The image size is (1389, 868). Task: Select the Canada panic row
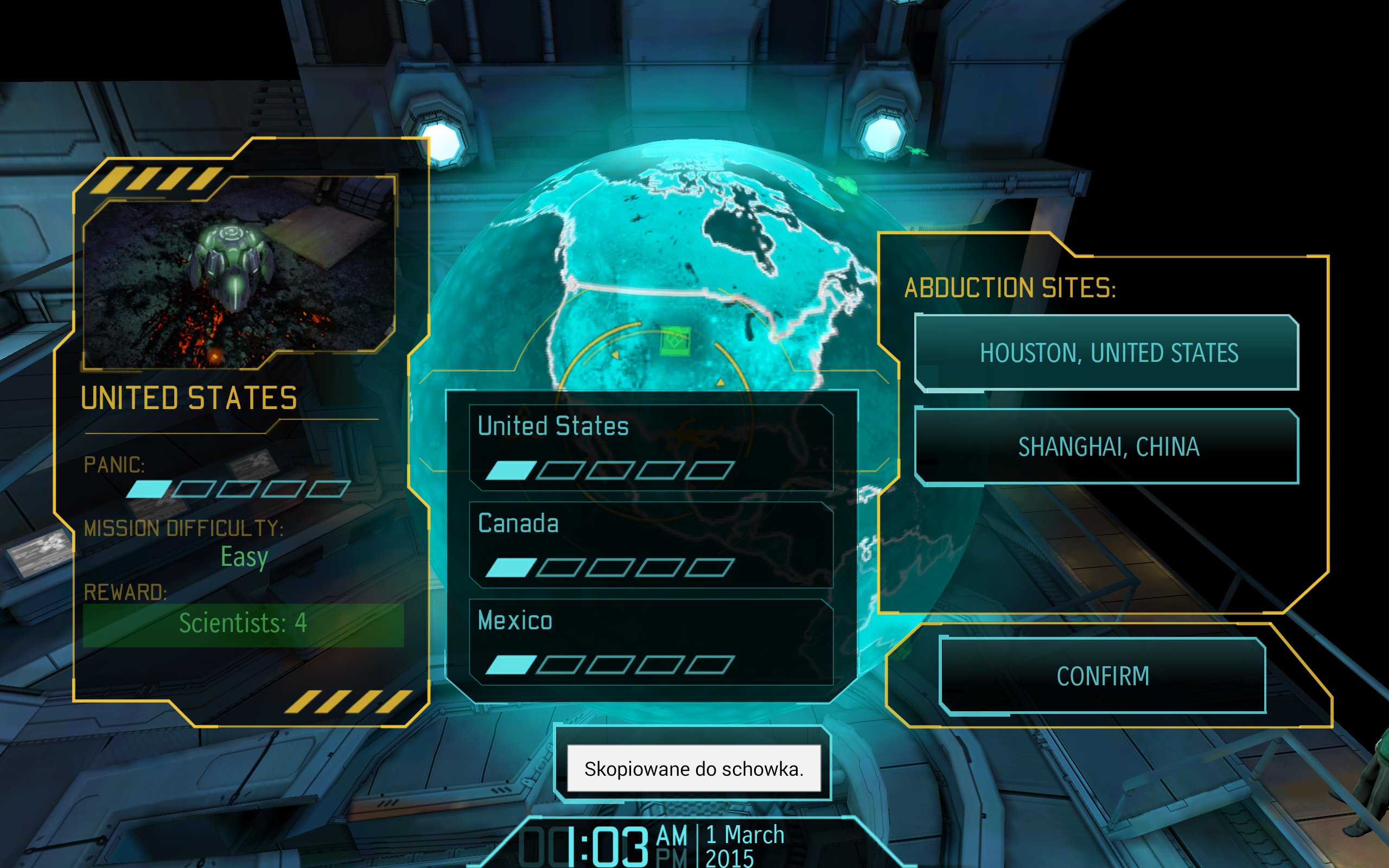[651, 545]
